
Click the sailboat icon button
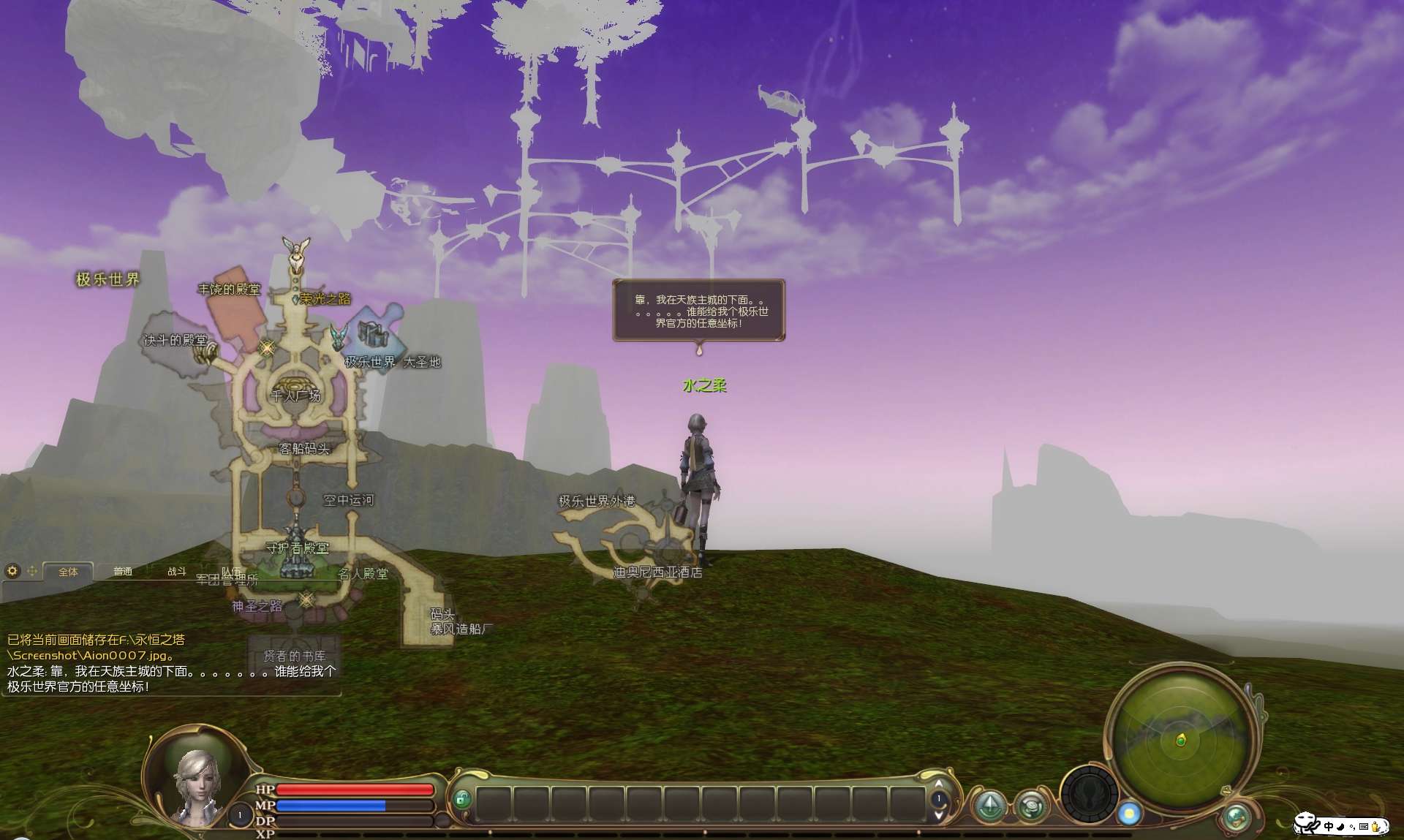(x=990, y=805)
